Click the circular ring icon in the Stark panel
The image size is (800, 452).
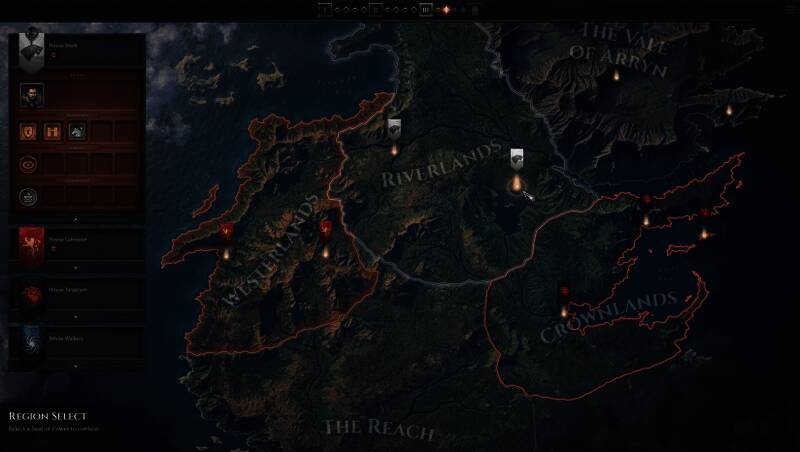coord(28,163)
